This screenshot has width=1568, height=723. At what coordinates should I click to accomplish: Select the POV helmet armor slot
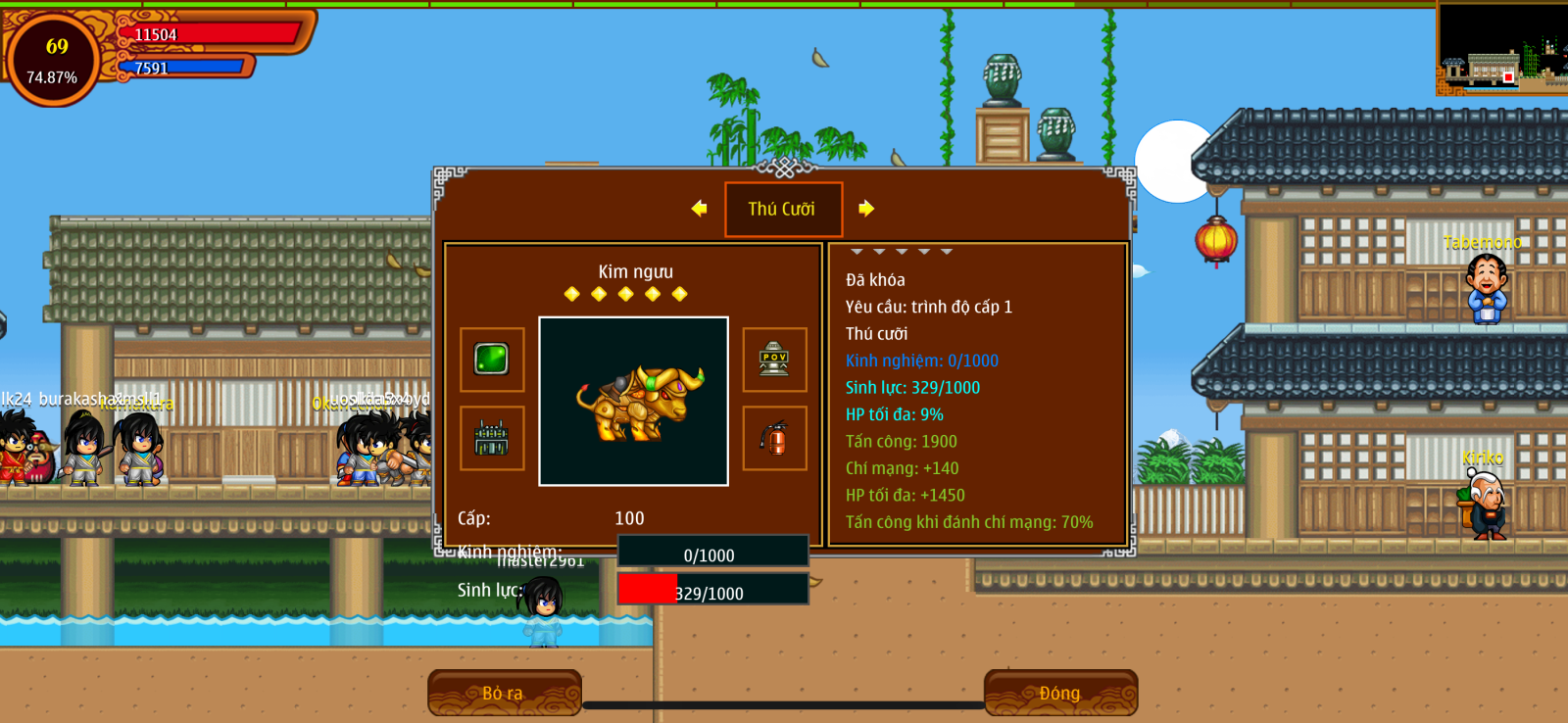point(774,360)
